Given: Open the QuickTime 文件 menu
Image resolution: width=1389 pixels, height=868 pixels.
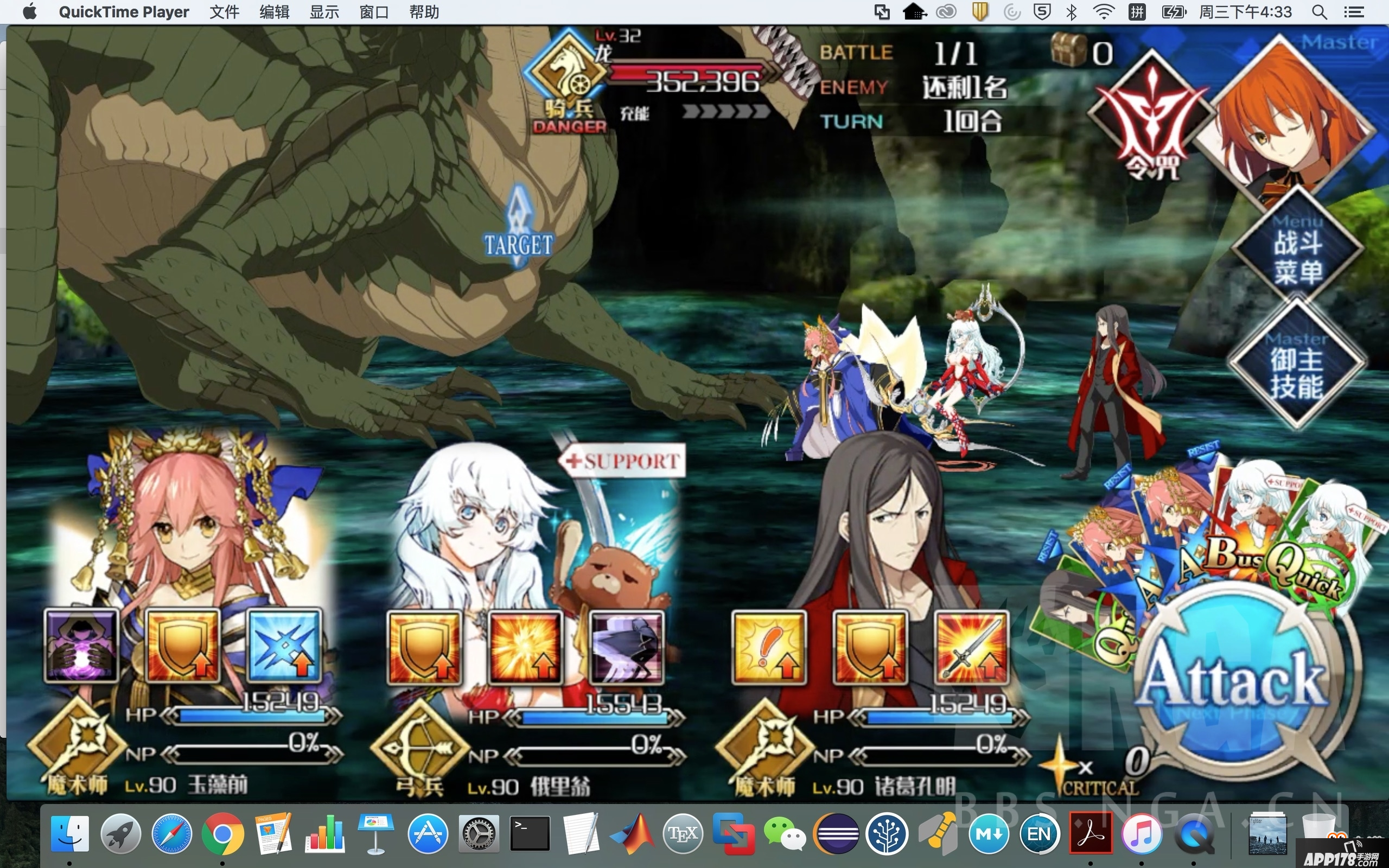Looking at the screenshot, I should coord(224,12).
